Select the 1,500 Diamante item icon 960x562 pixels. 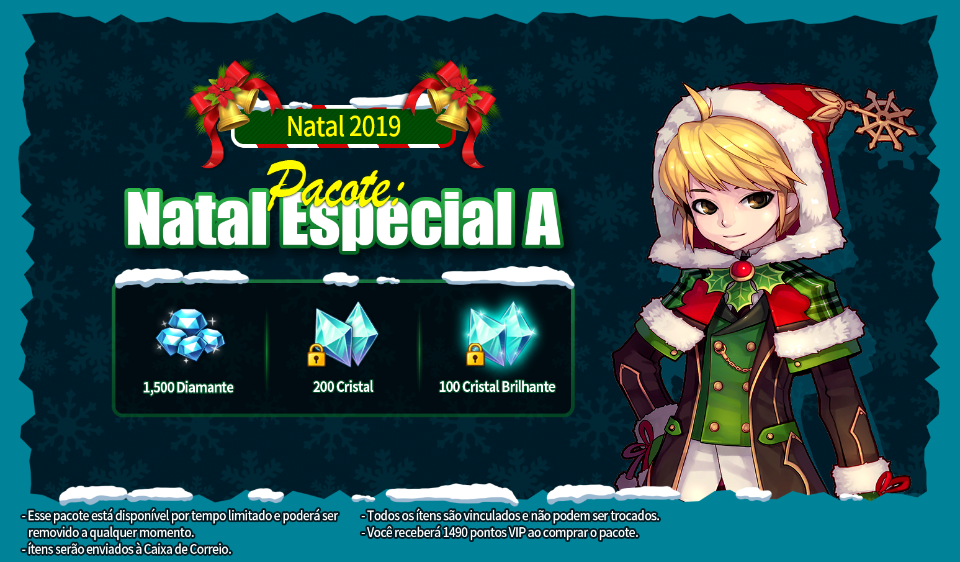189,335
